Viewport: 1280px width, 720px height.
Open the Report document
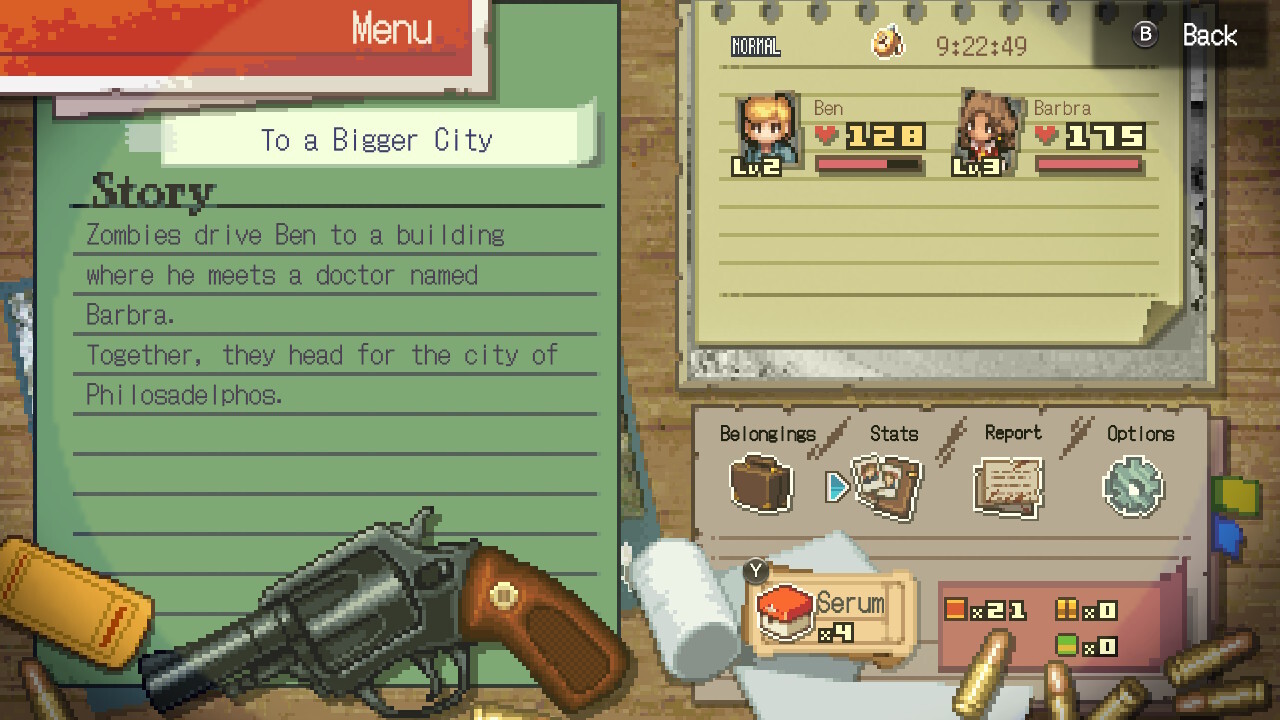(1009, 487)
